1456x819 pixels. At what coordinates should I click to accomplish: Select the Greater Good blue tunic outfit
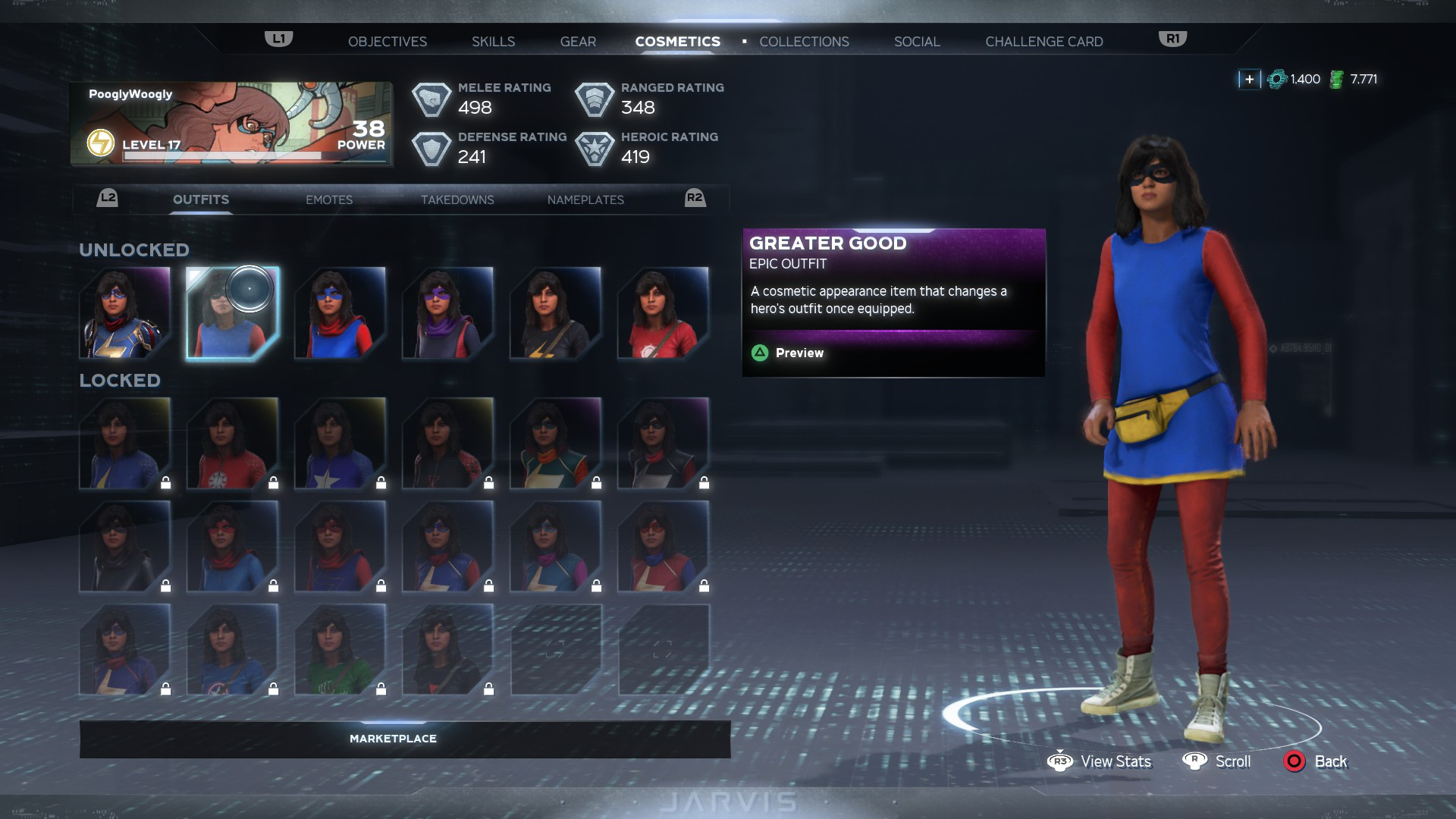(233, 312)
